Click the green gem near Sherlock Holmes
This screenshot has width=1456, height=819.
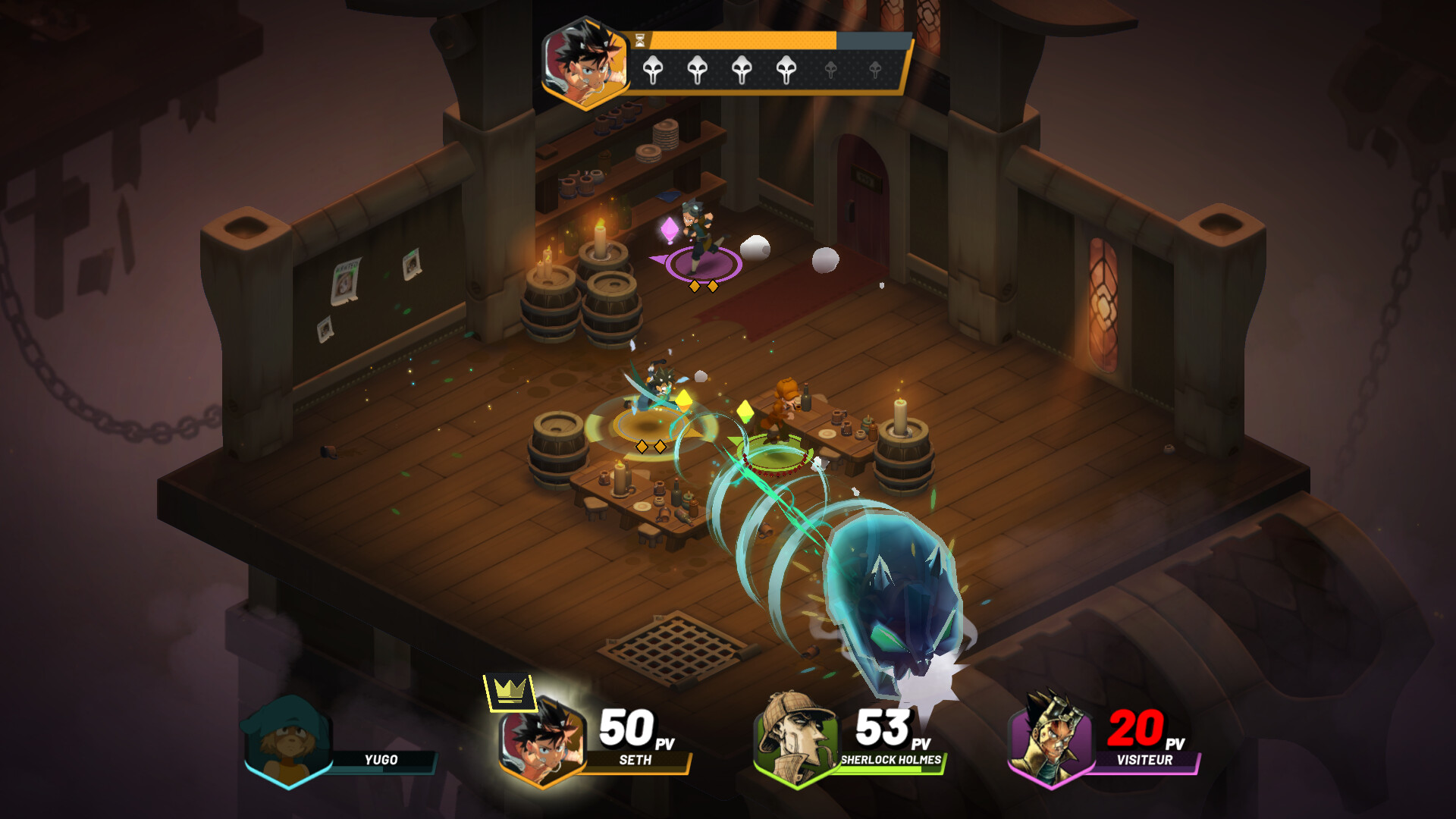click(745, 412)
